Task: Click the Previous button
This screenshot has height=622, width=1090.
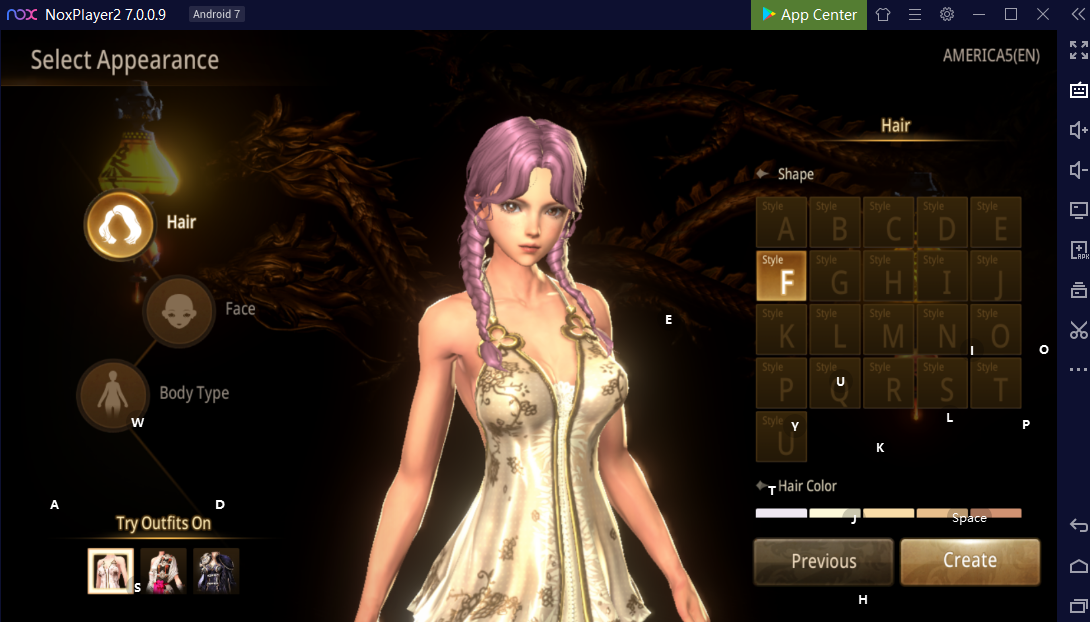Action: click(x=823, y=561)
